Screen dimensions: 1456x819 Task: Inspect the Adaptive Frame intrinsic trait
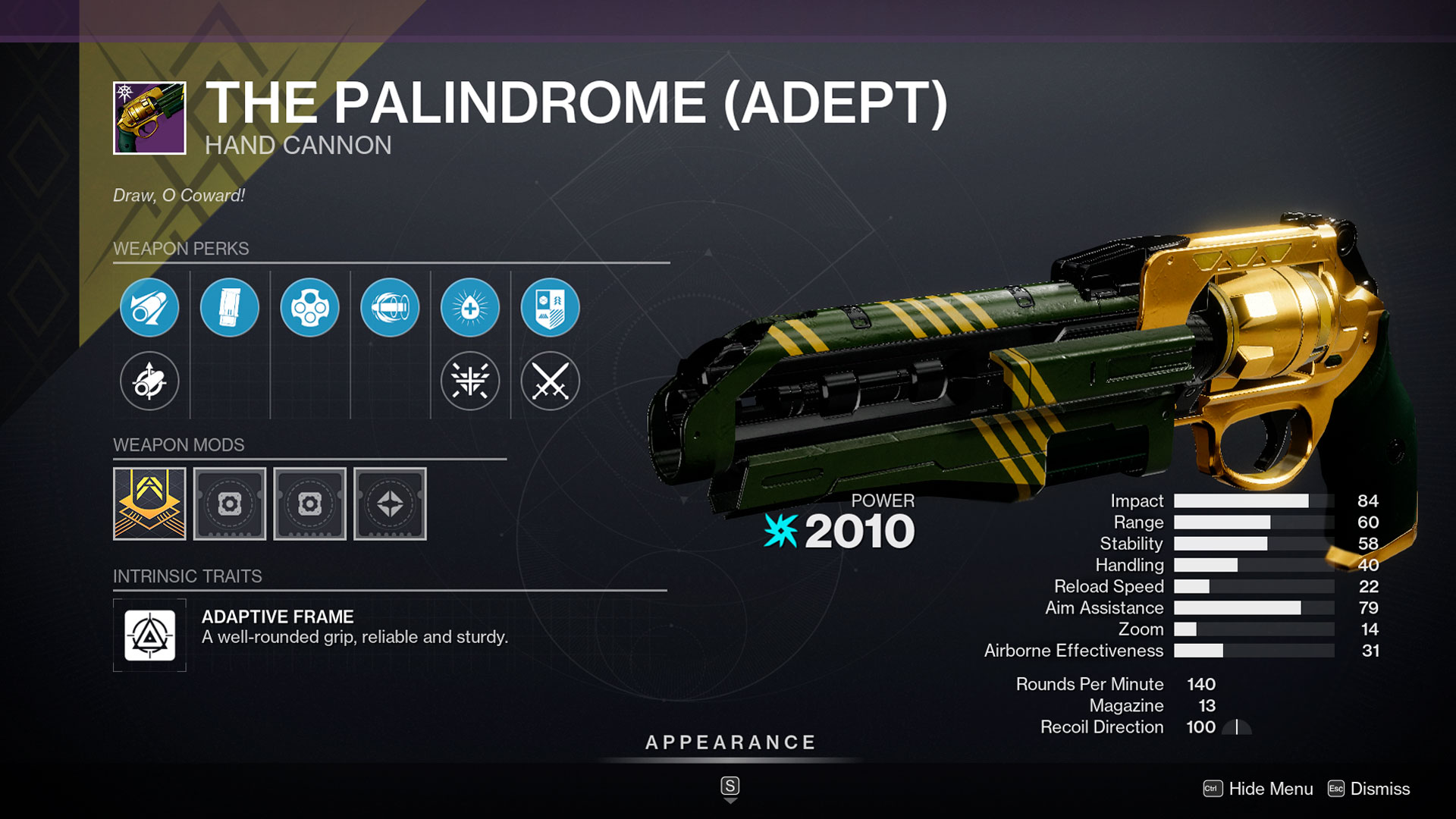(x=149, y=635)
